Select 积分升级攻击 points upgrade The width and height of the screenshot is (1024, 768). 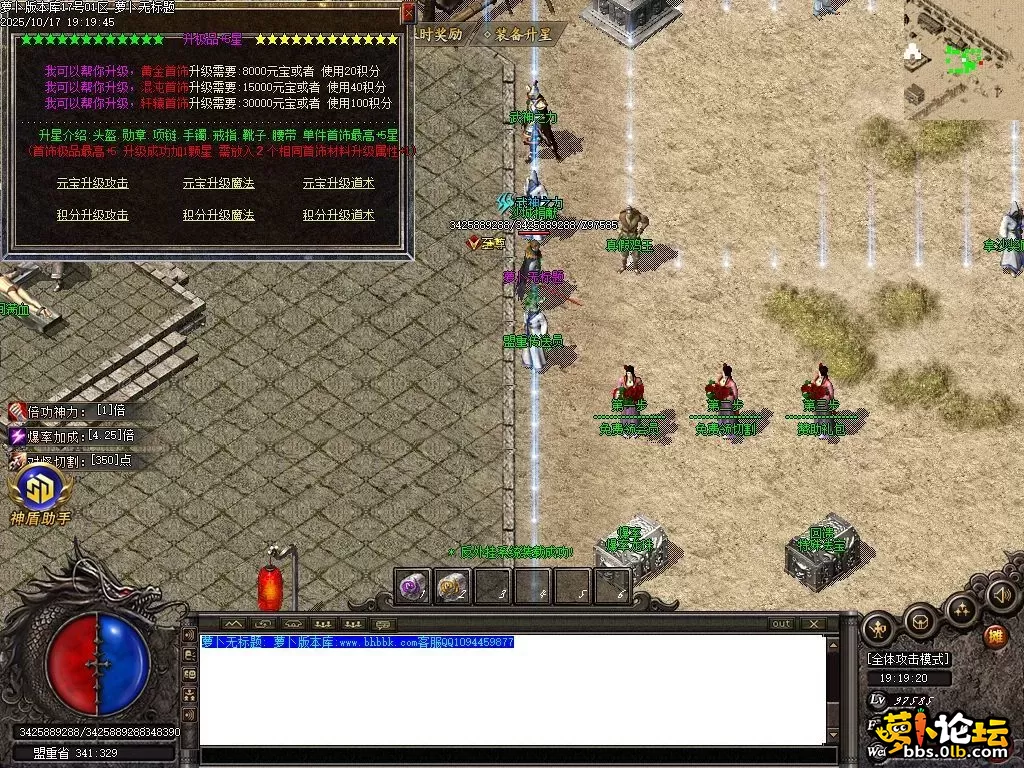click(92, 215)
